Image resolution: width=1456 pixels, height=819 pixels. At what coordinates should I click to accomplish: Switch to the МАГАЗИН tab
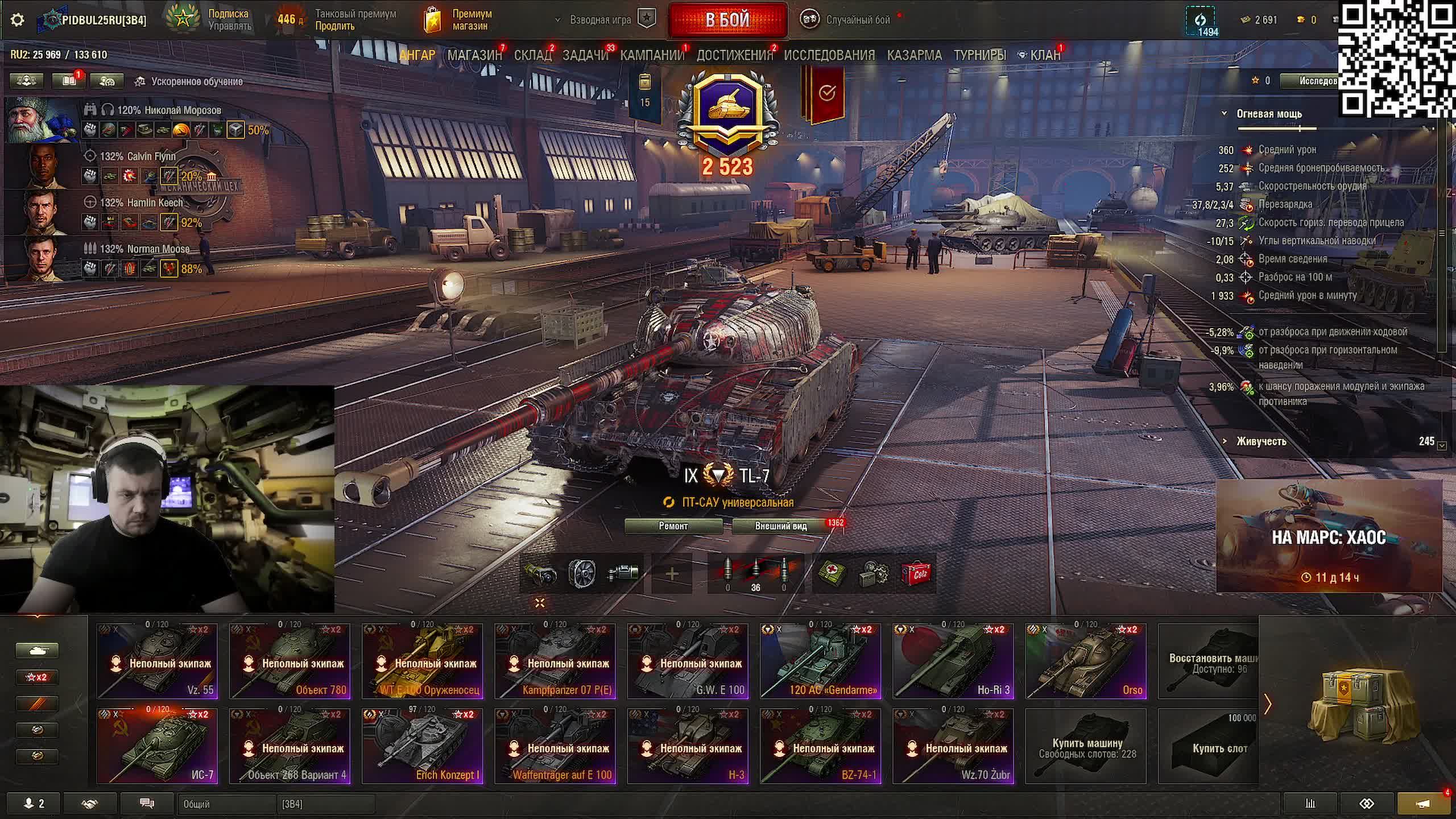(474, 55)
